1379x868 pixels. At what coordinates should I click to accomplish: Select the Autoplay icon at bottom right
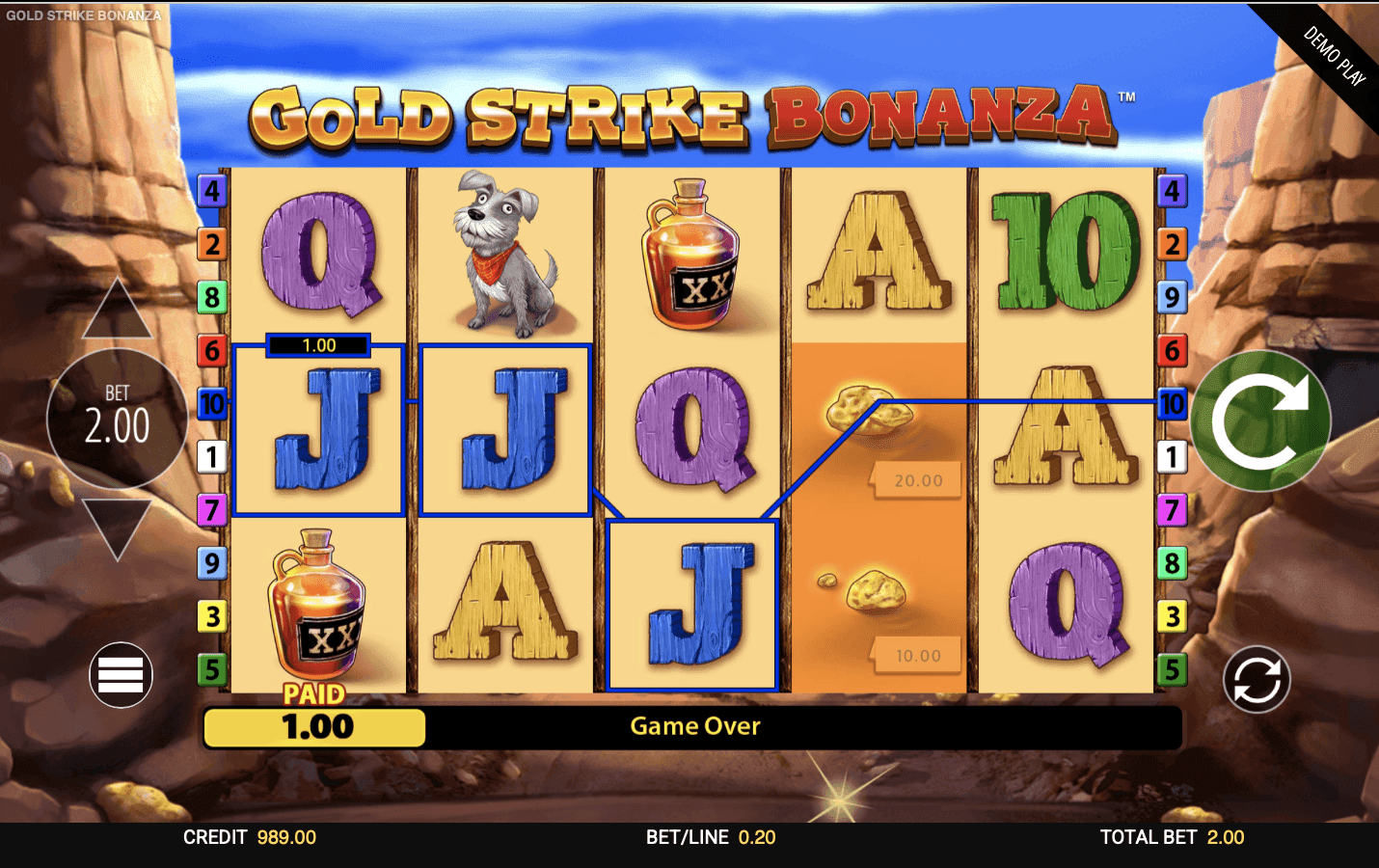coord(1257,679)
